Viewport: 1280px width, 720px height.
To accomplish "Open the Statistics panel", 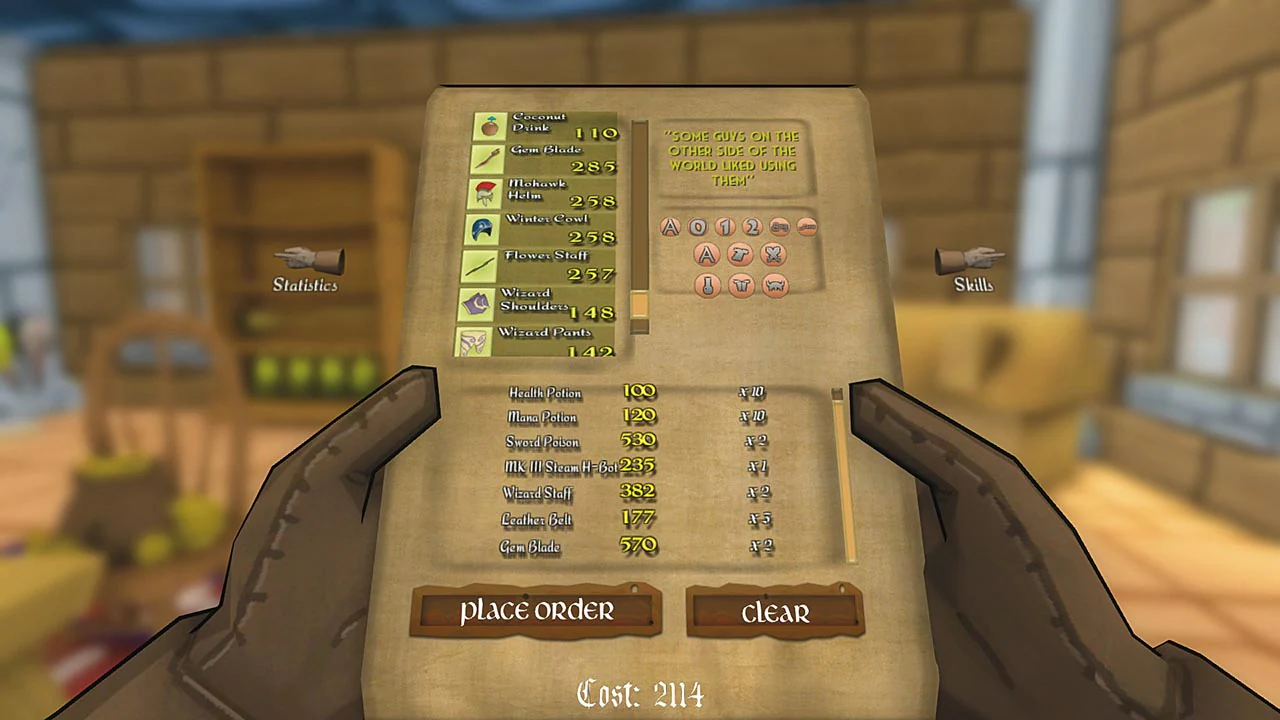I will [305, 270].
